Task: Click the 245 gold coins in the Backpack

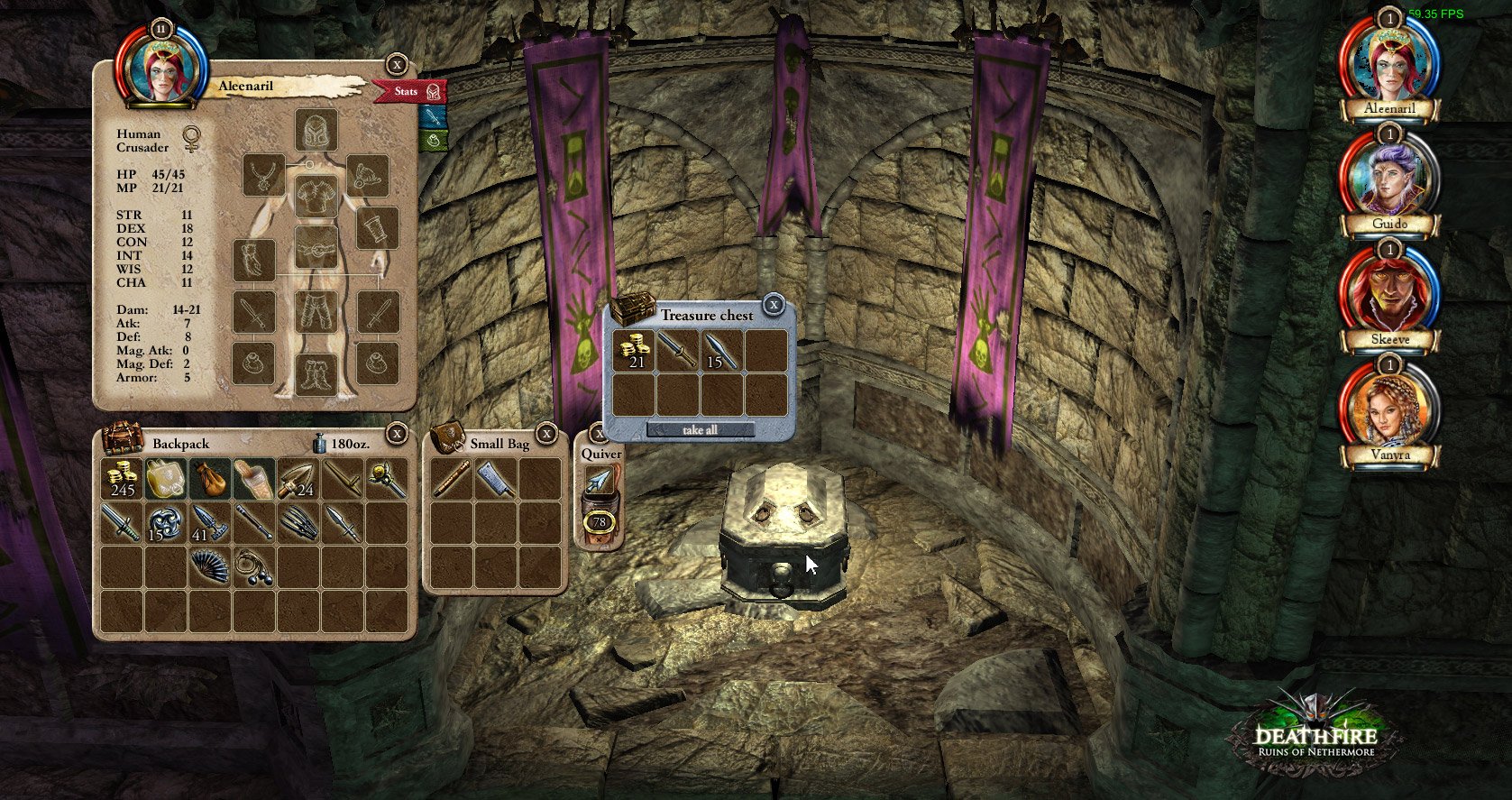Action: (x=121, y=481)
